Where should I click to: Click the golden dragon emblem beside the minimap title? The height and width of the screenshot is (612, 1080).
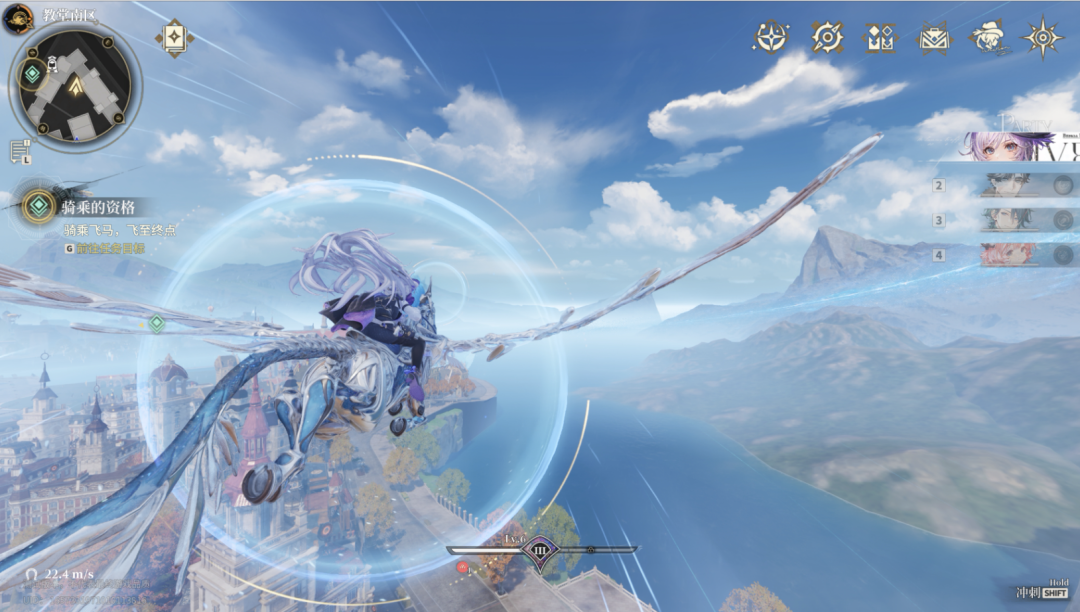pos(18,18)
